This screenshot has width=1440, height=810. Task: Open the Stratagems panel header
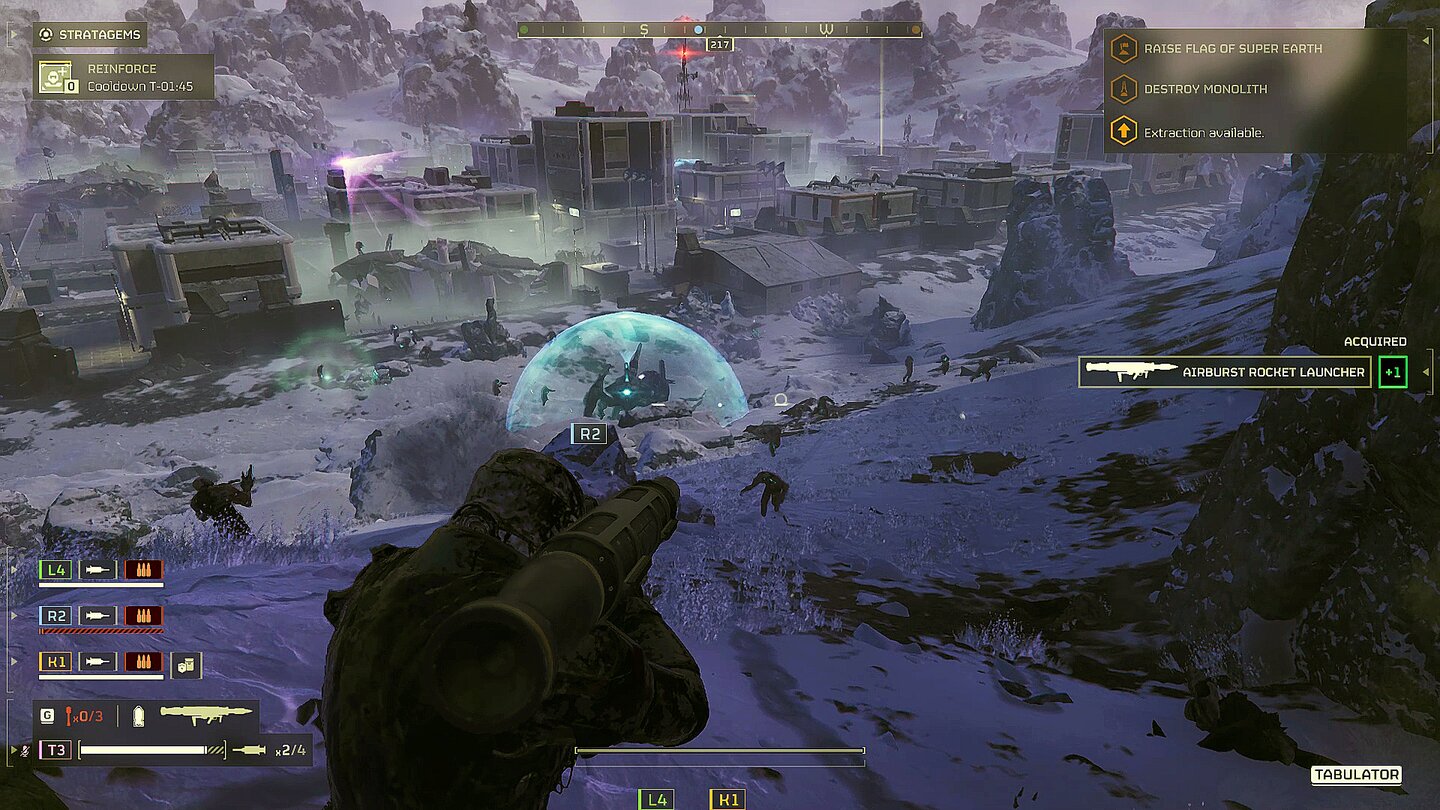[90, 35]
